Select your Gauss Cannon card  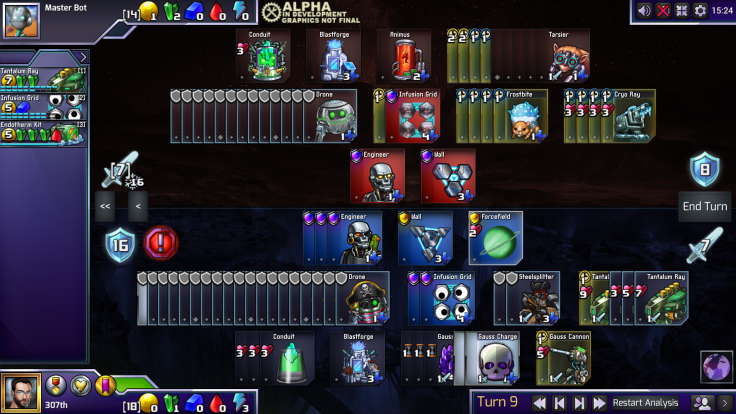coord(566,359)
